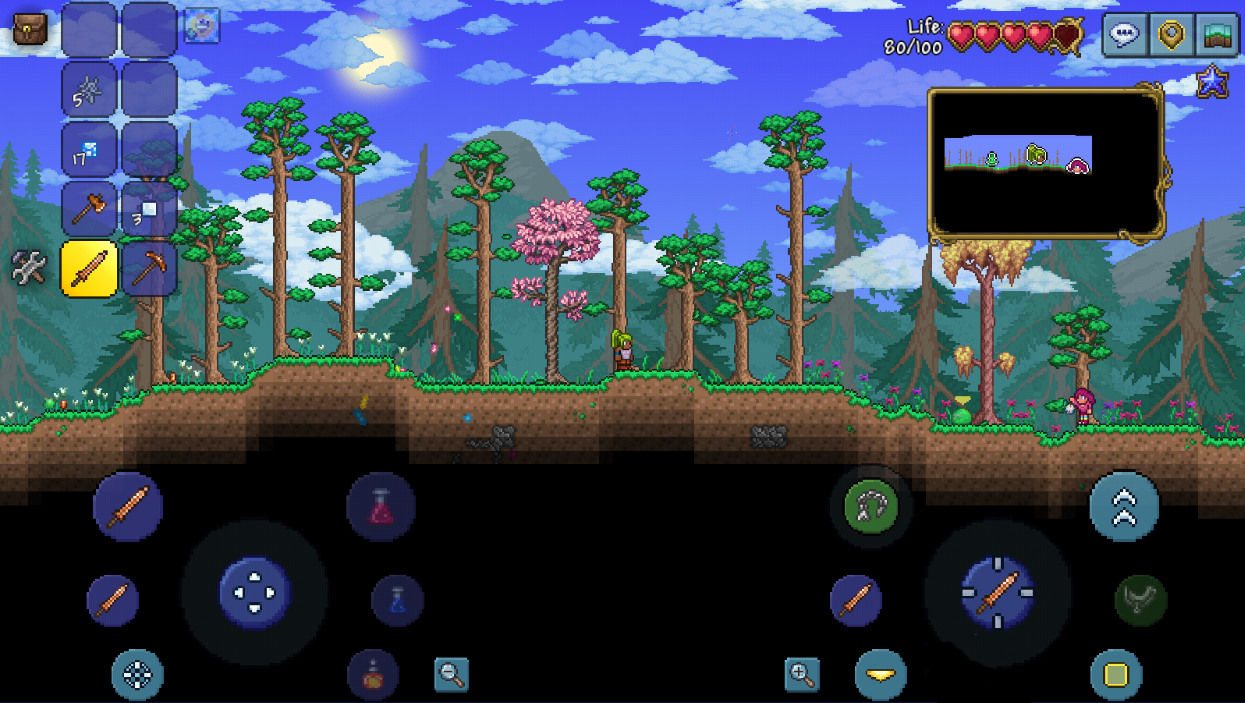Use the blue mana potion quick button
Image resolution: width=1245 pixels, height=703 pixels.
tap(397, 600)
